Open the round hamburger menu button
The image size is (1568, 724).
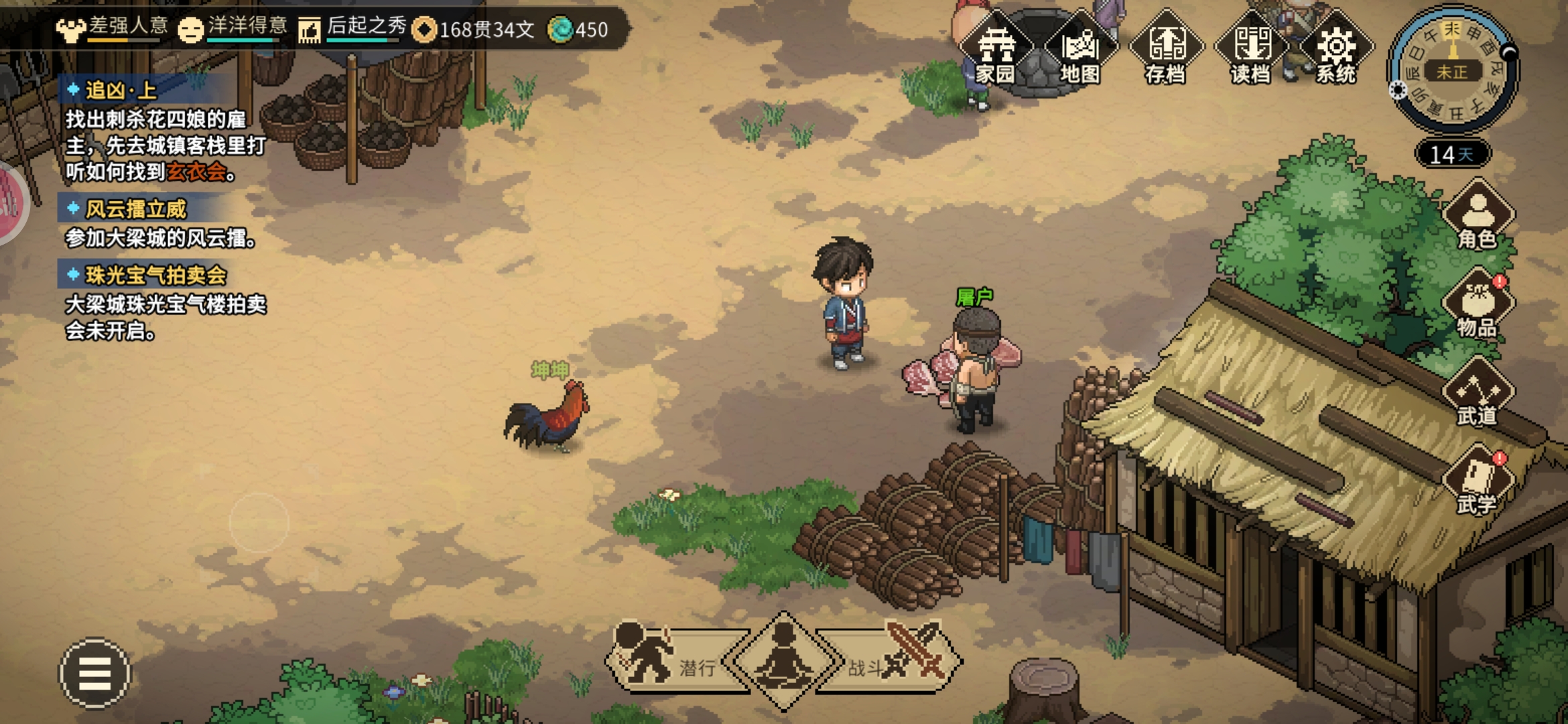(94, 672)
